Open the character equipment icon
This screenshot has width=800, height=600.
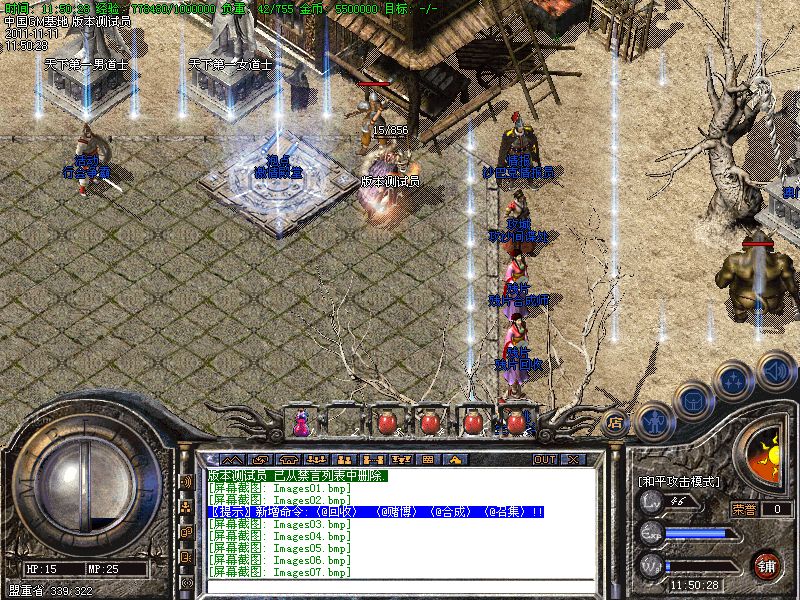tap(653, 418)
